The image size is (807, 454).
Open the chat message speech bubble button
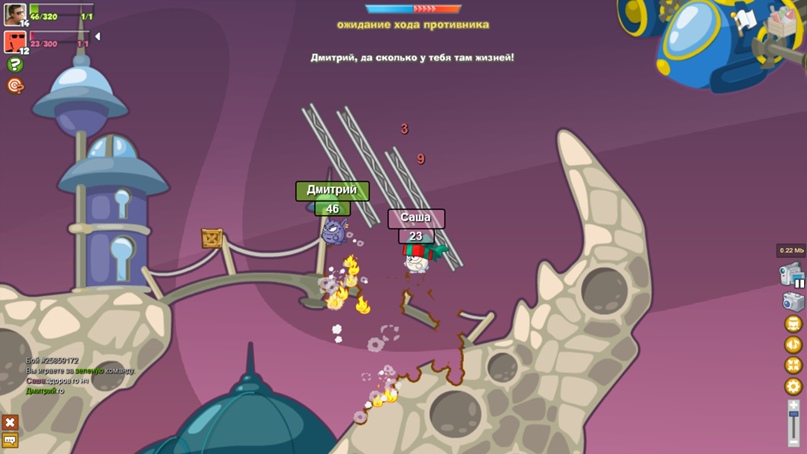click(10, 440)
